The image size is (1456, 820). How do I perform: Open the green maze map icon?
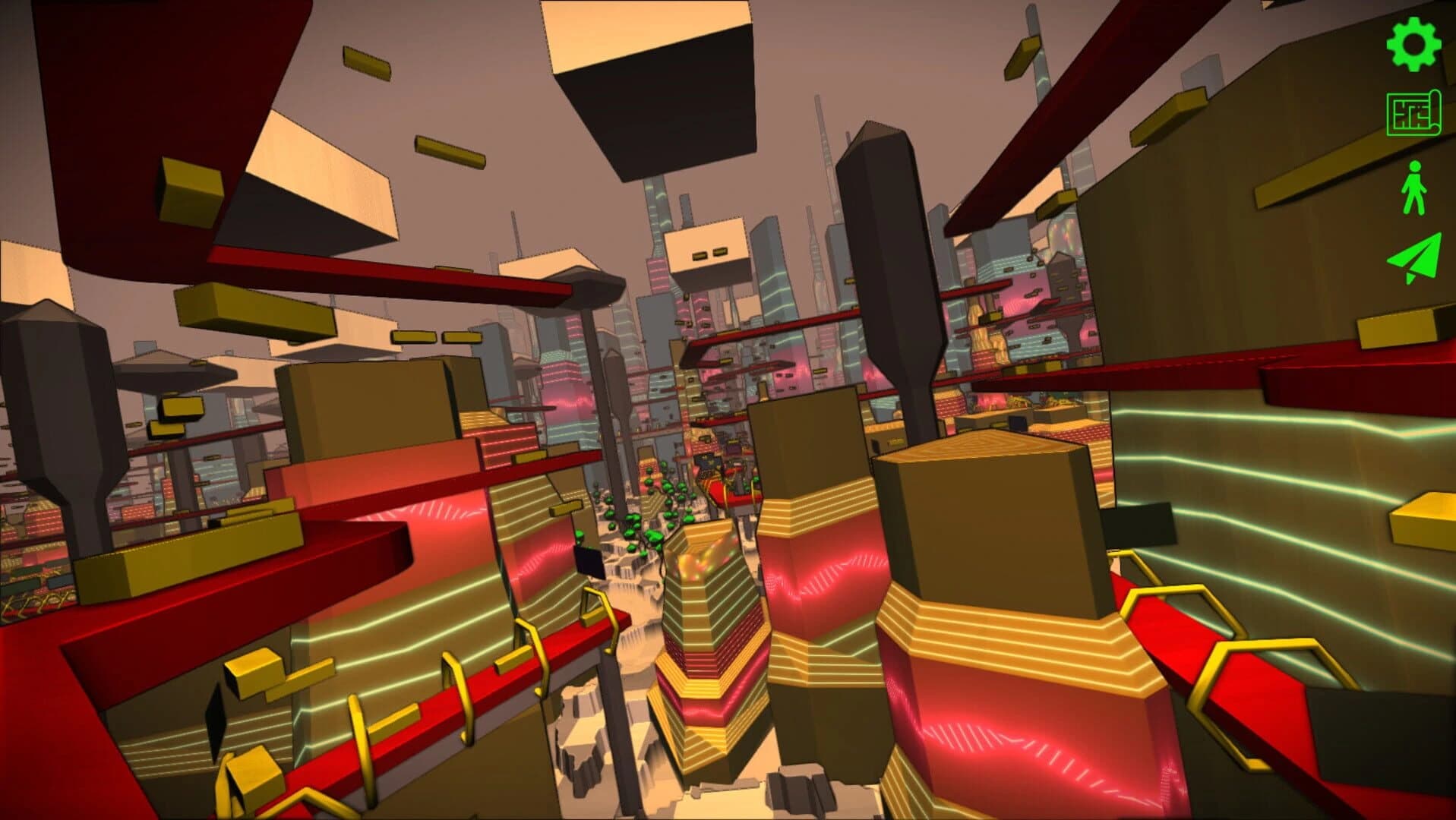[x=1413, y=114]
